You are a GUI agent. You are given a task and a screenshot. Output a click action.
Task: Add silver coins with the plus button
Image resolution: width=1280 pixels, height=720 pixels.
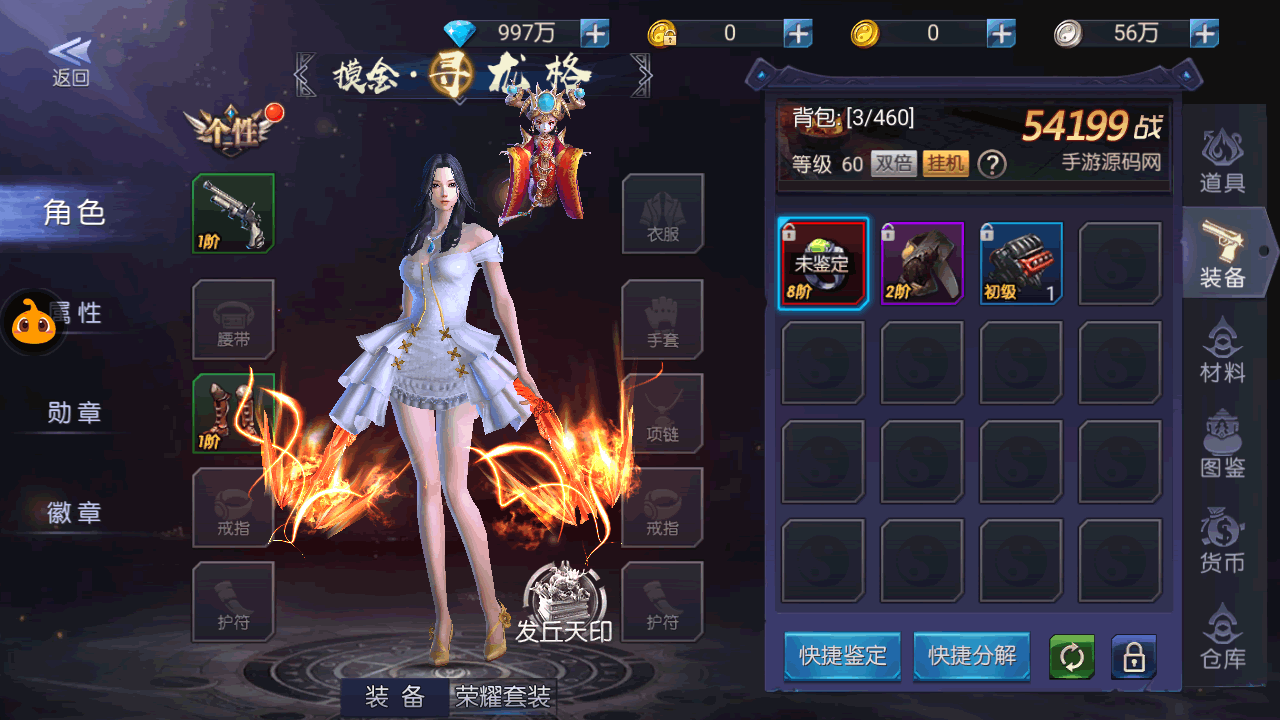pos(1204,33)
